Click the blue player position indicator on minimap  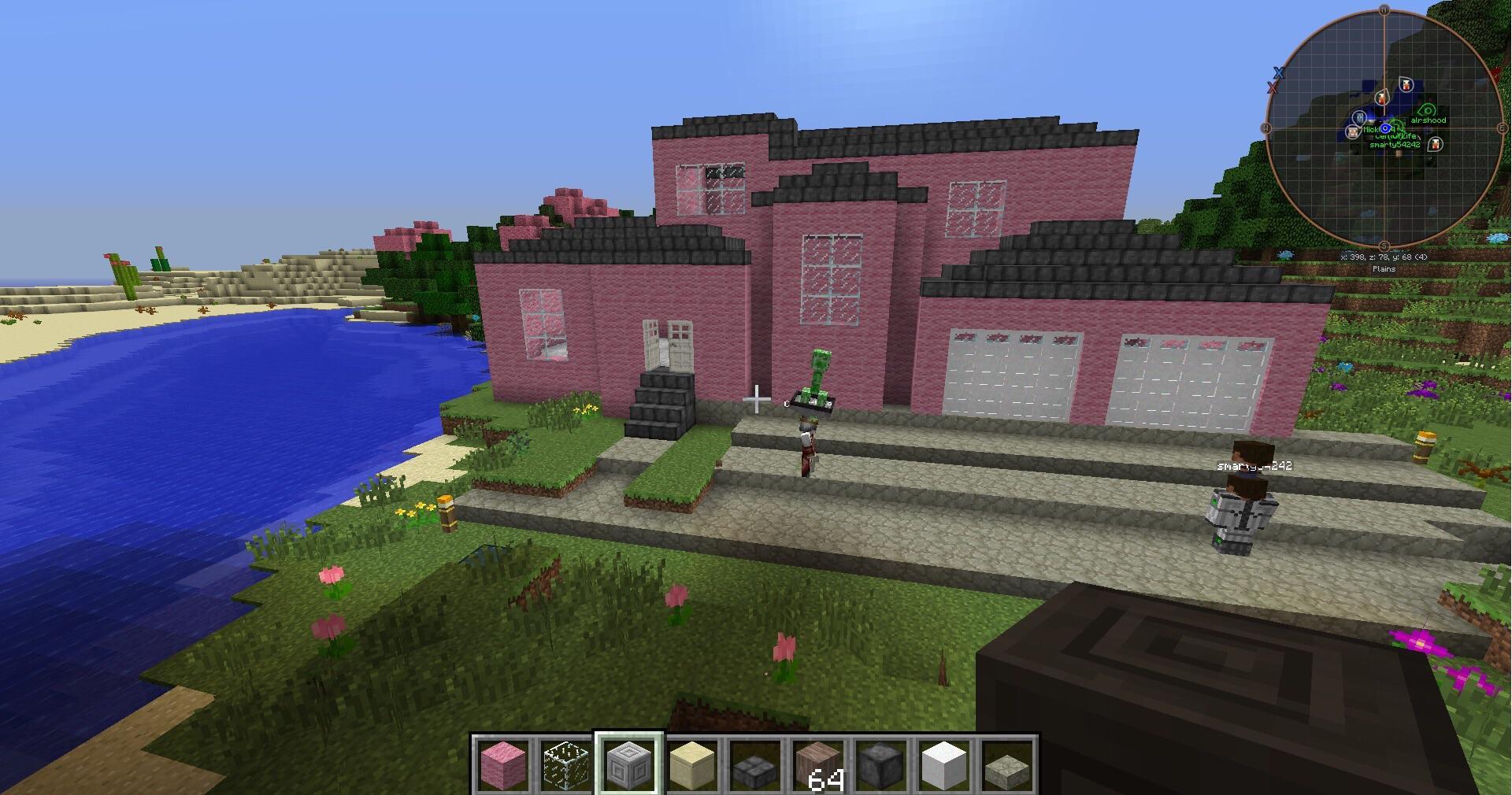point(1385,128)
